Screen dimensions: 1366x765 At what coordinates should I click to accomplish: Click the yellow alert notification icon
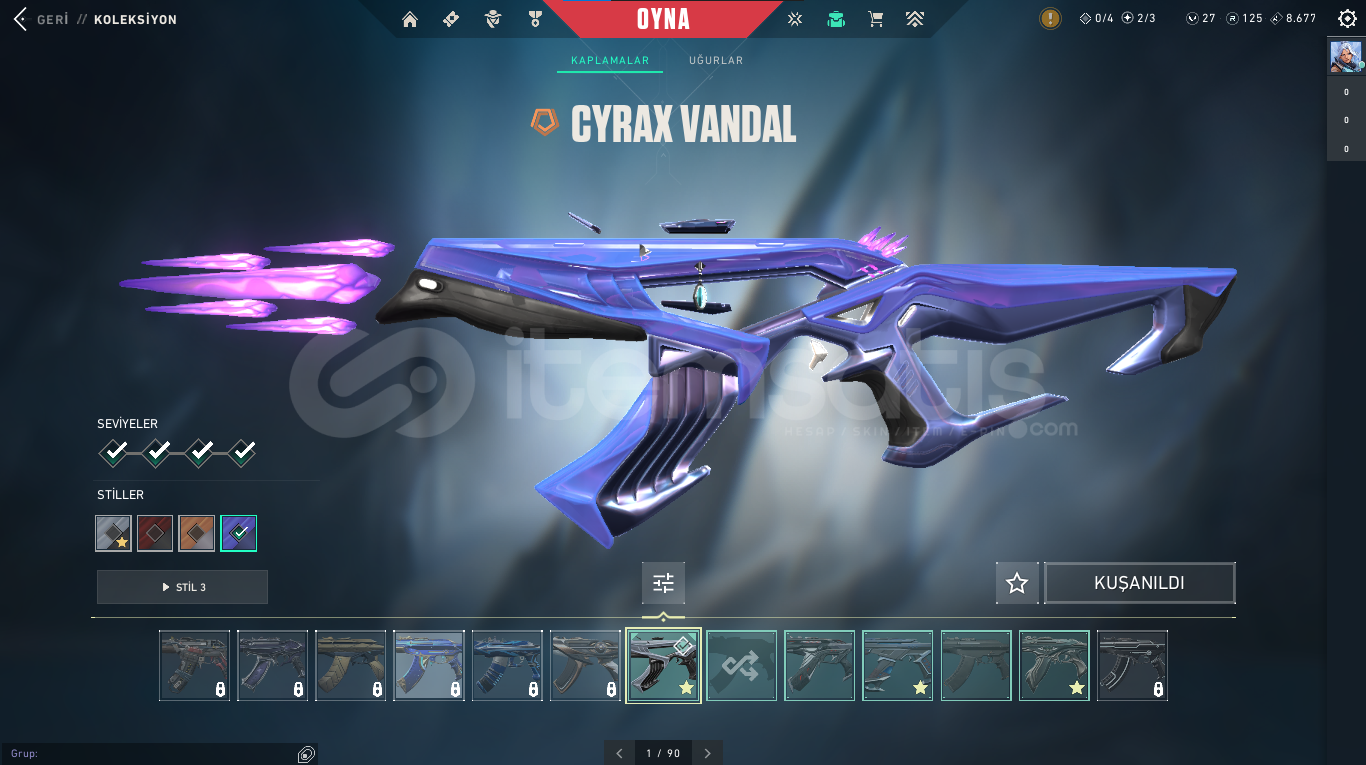pos(1050,19)
